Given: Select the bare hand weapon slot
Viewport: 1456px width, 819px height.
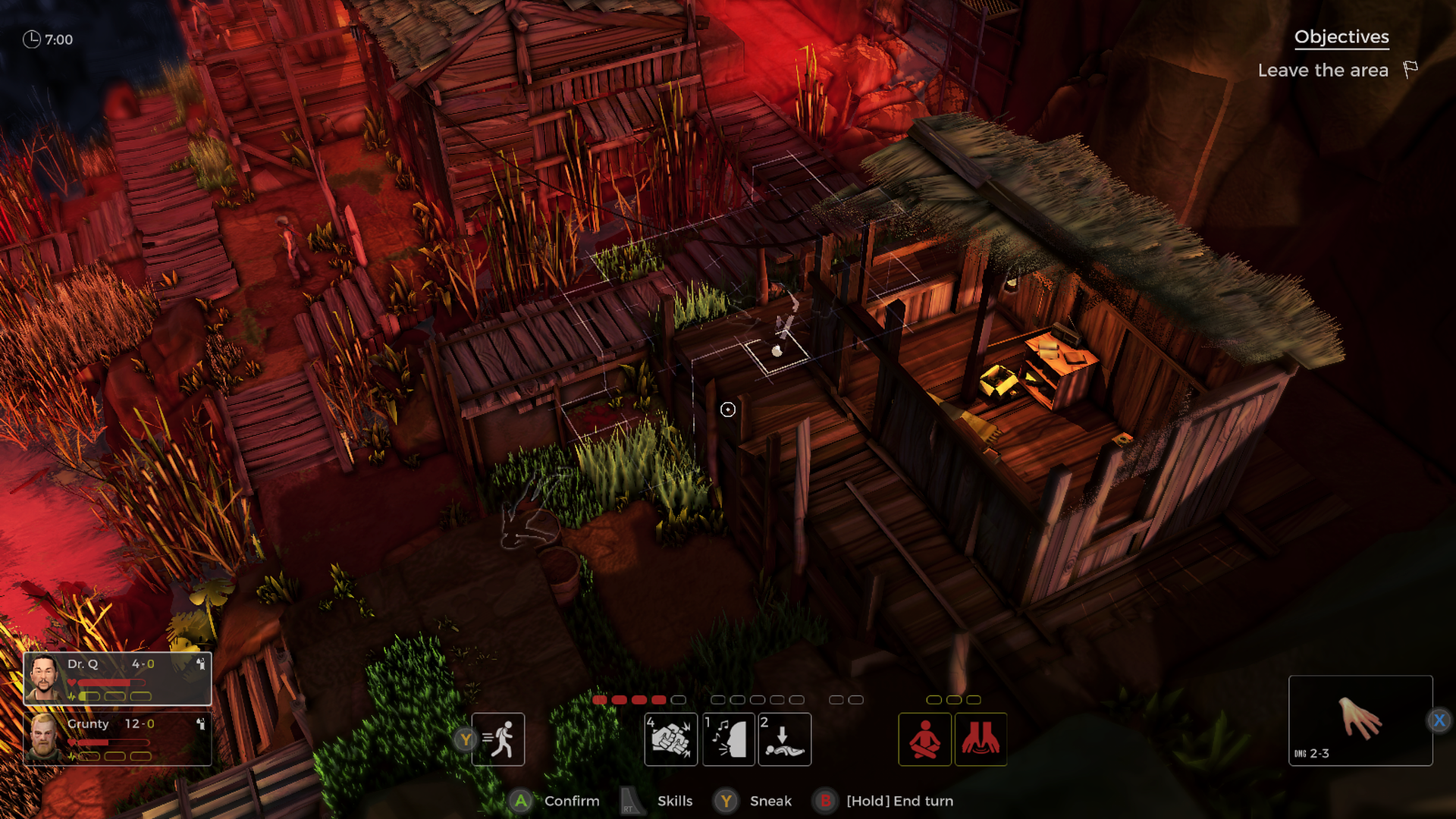Looking at the screenshot, I should pyautogui.click(x=1360, y=720).
